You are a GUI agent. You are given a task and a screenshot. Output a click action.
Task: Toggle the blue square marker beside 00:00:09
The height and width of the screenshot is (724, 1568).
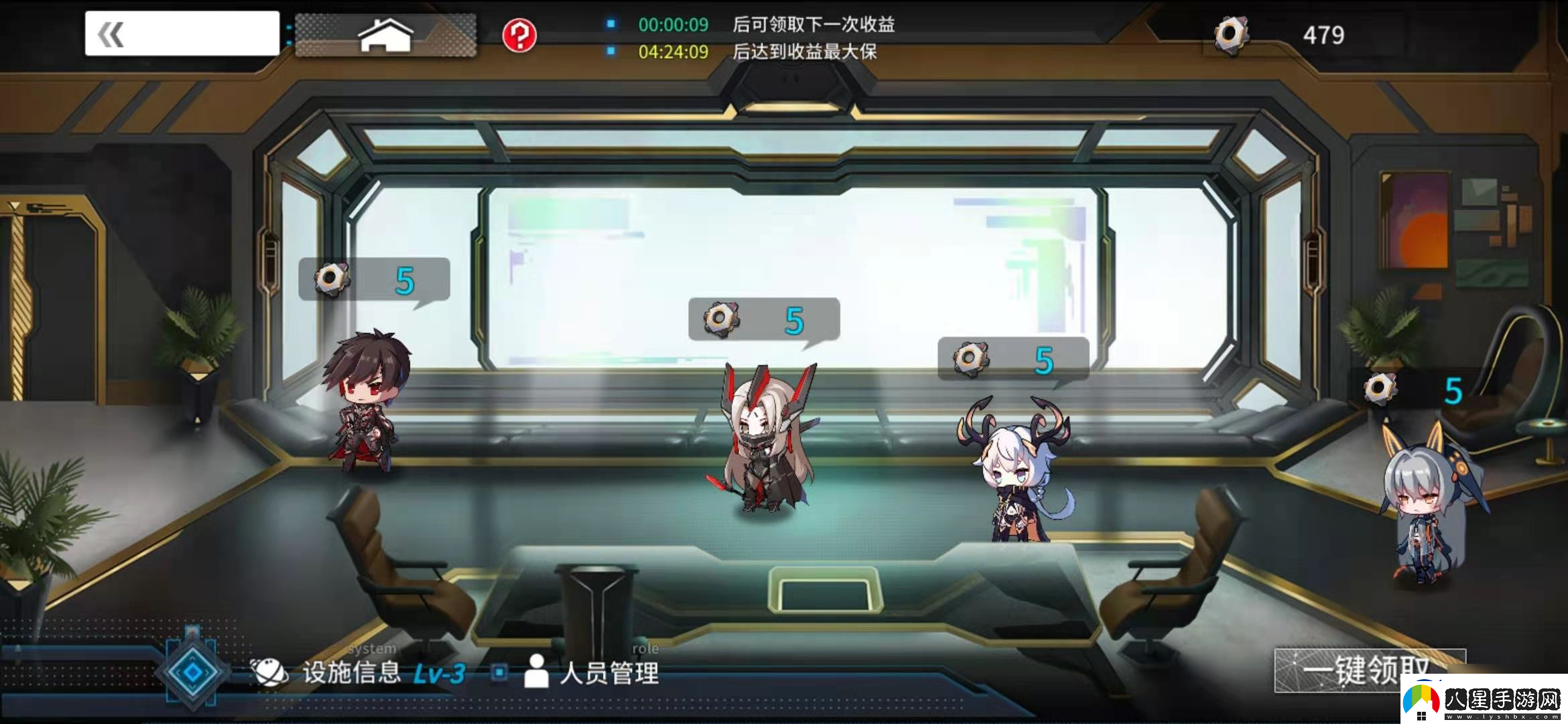[x=610, y=24]
